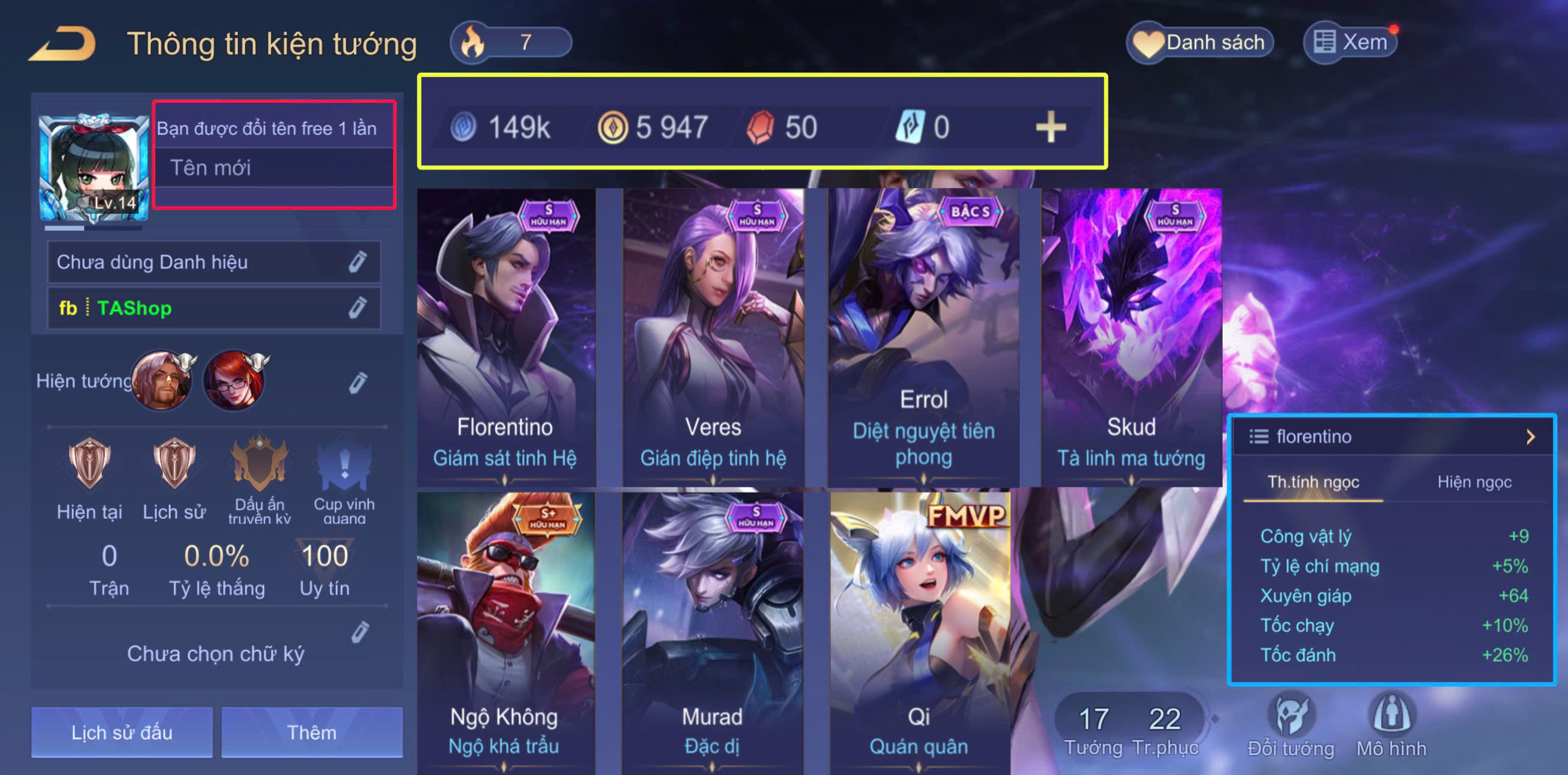Edit the Chưa dùng Danh hiệu title
The height and width of the screenshot is (775, 1568).
pos(357,262)
